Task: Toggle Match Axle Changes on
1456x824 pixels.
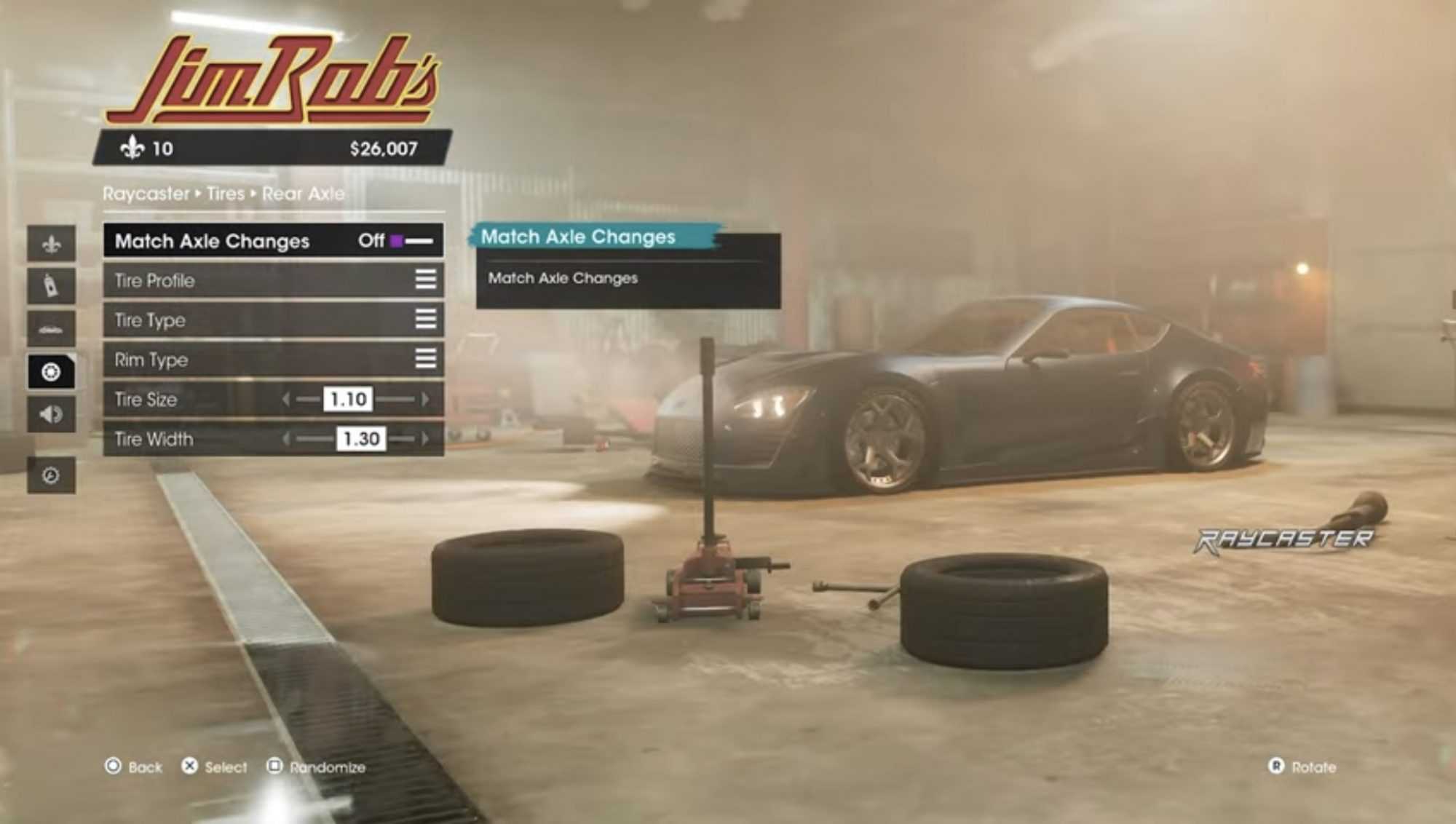Action: tap(412, 241)
